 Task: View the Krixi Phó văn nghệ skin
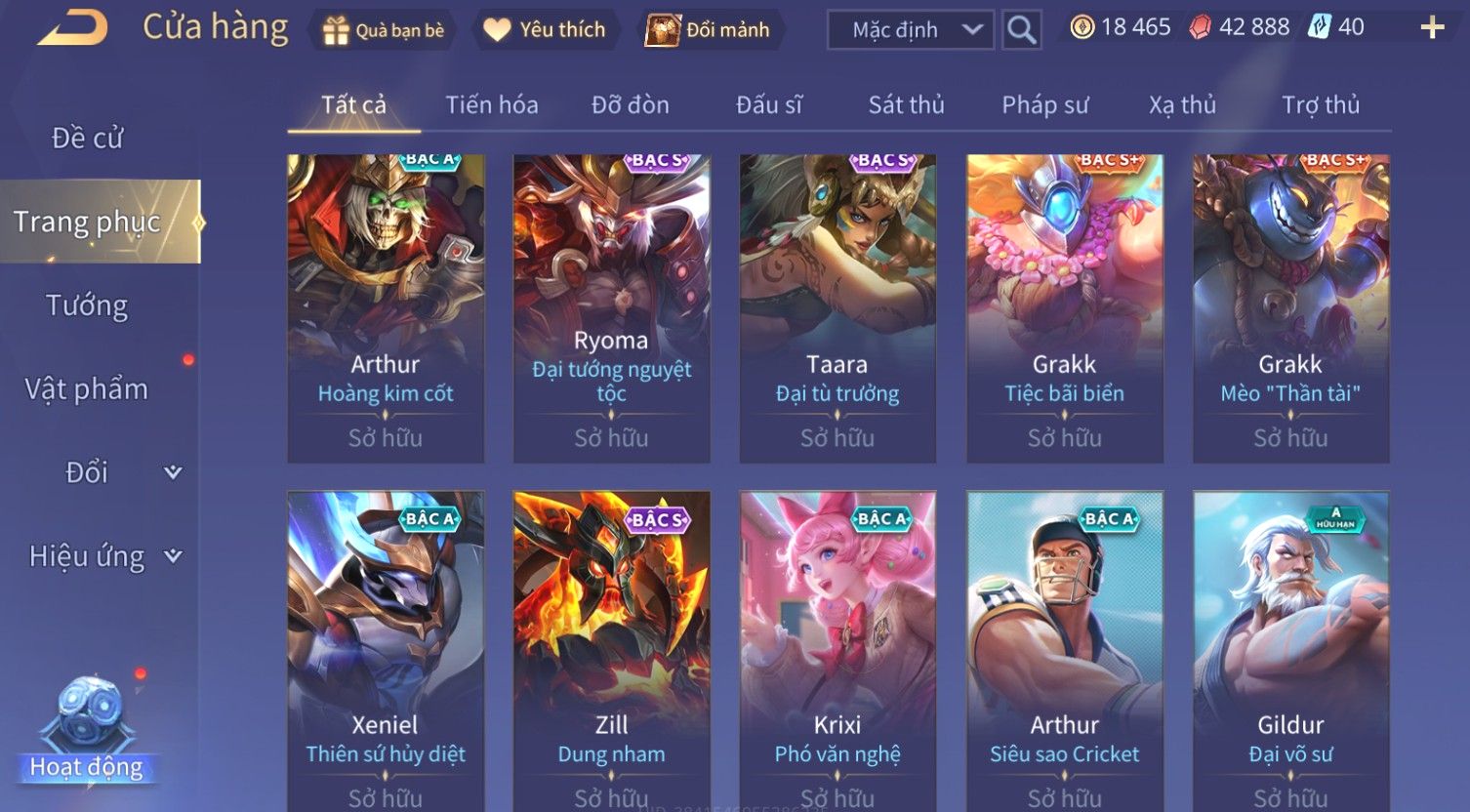click(837, 649)
